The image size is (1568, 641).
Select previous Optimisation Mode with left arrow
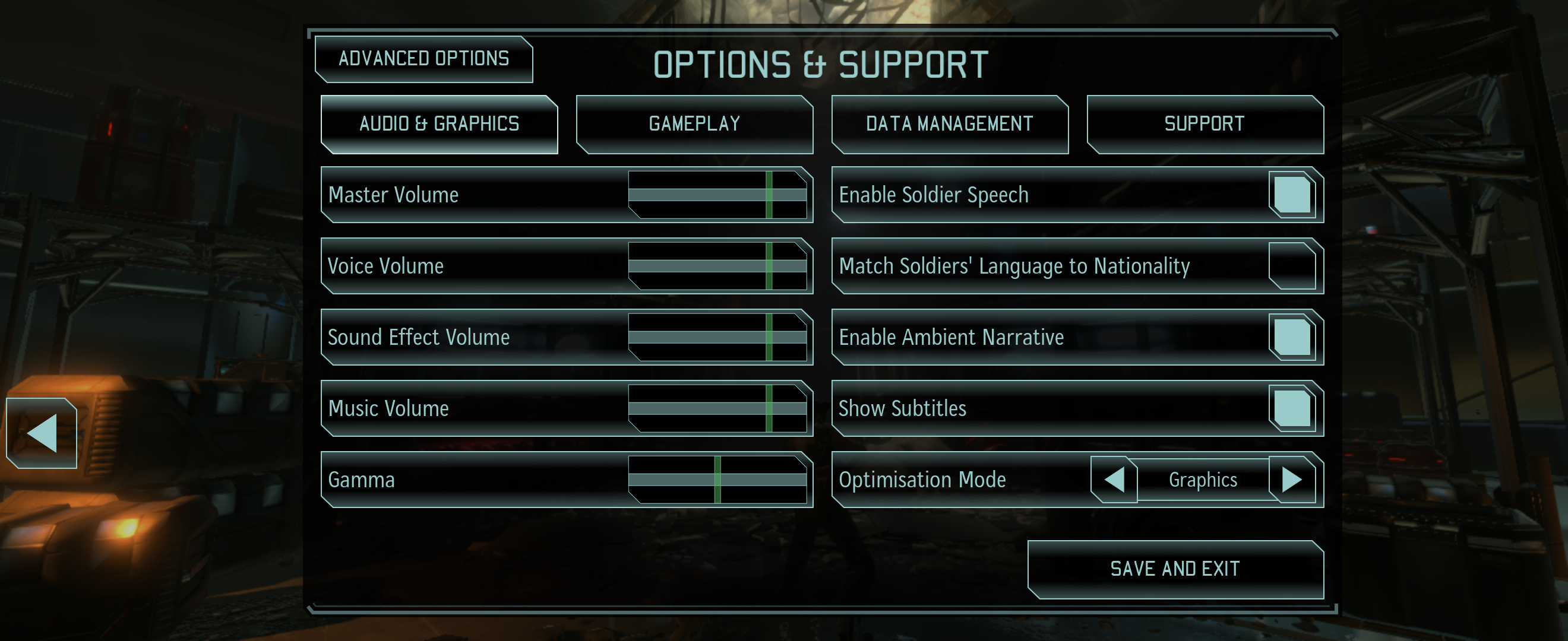point(1114,479)
